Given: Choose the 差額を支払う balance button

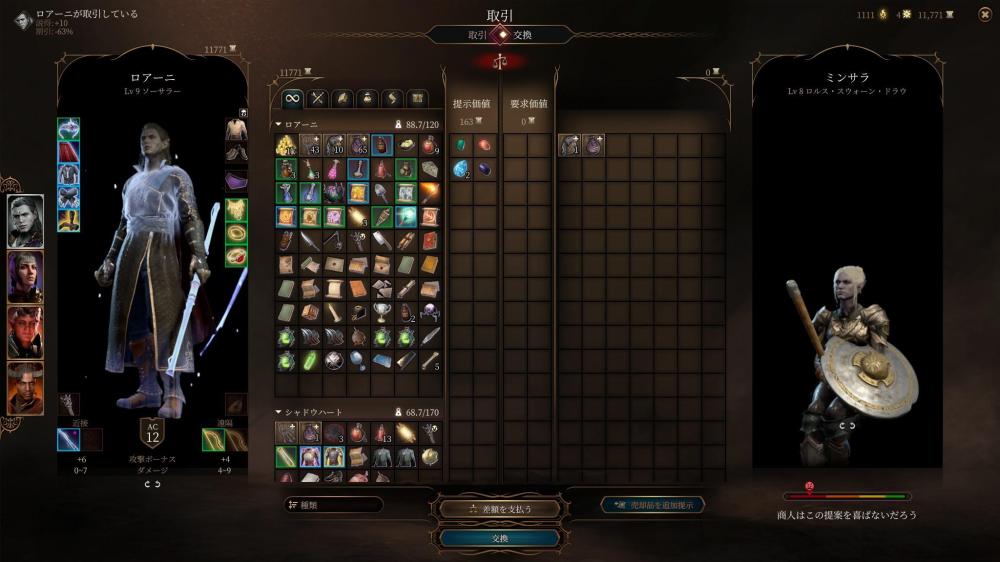Looking at the screenshot, I should pos(500,508).
